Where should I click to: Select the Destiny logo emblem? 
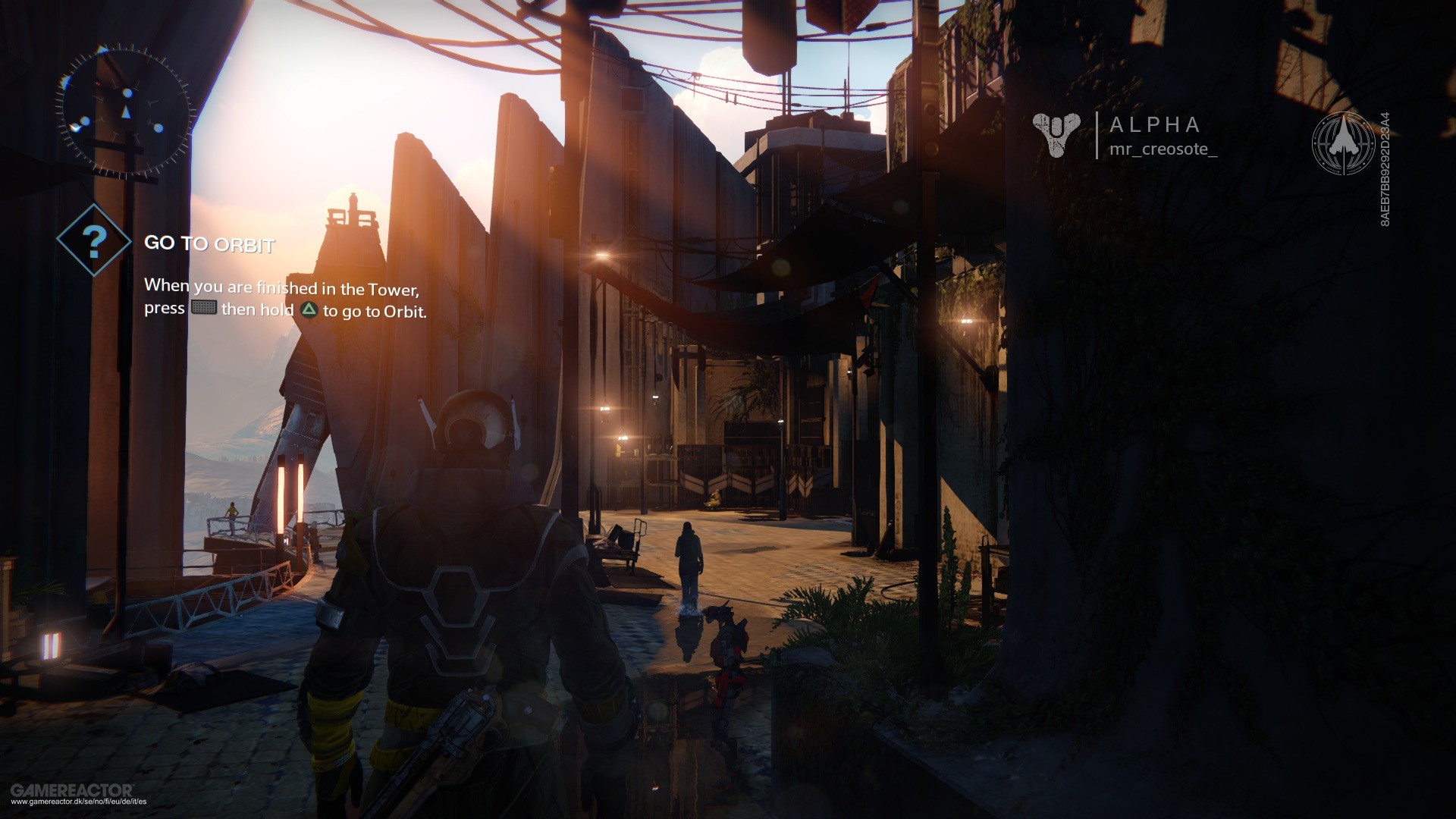(x=1057, y=135)
